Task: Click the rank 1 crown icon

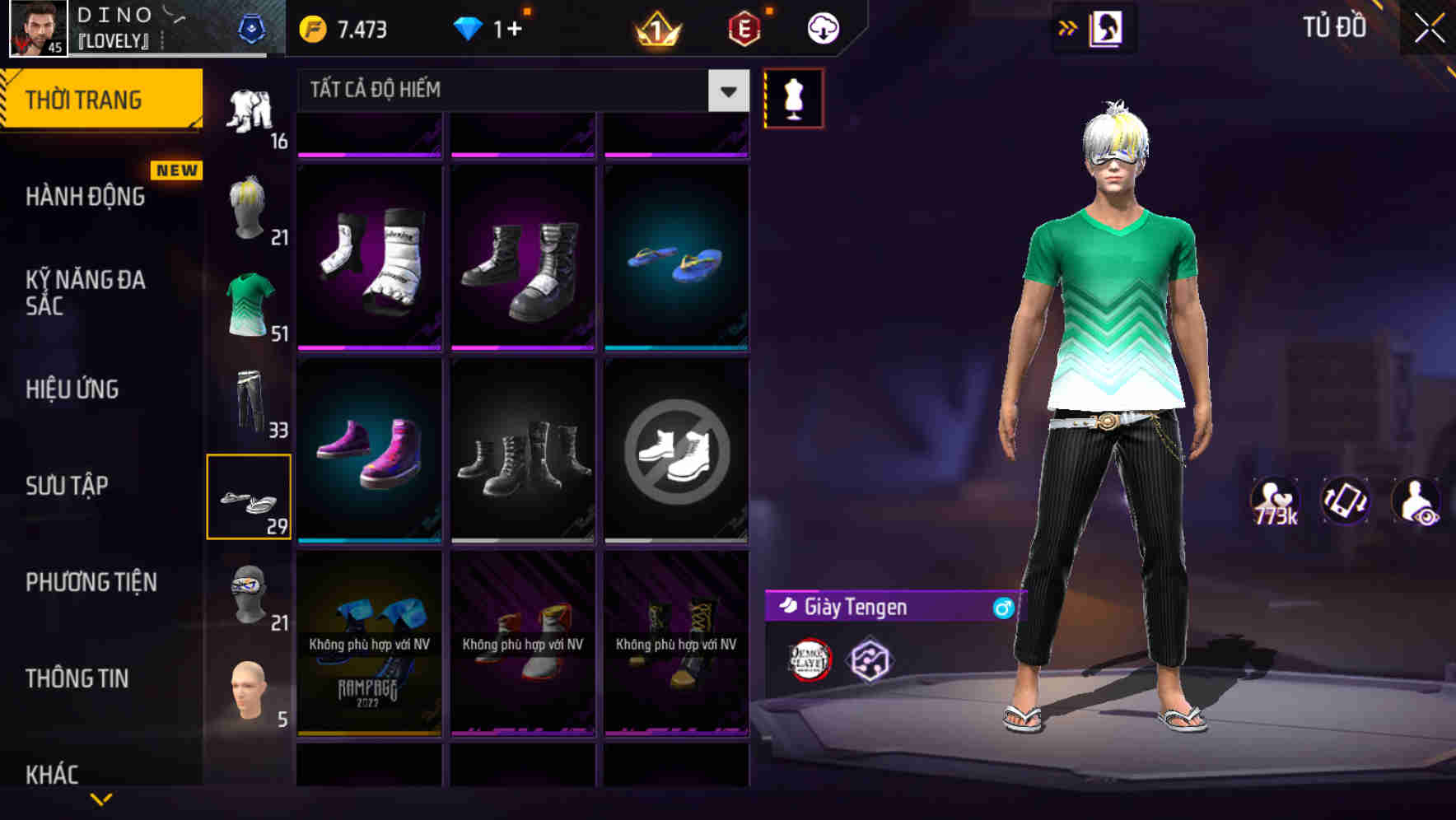Action: click(656, 27)
